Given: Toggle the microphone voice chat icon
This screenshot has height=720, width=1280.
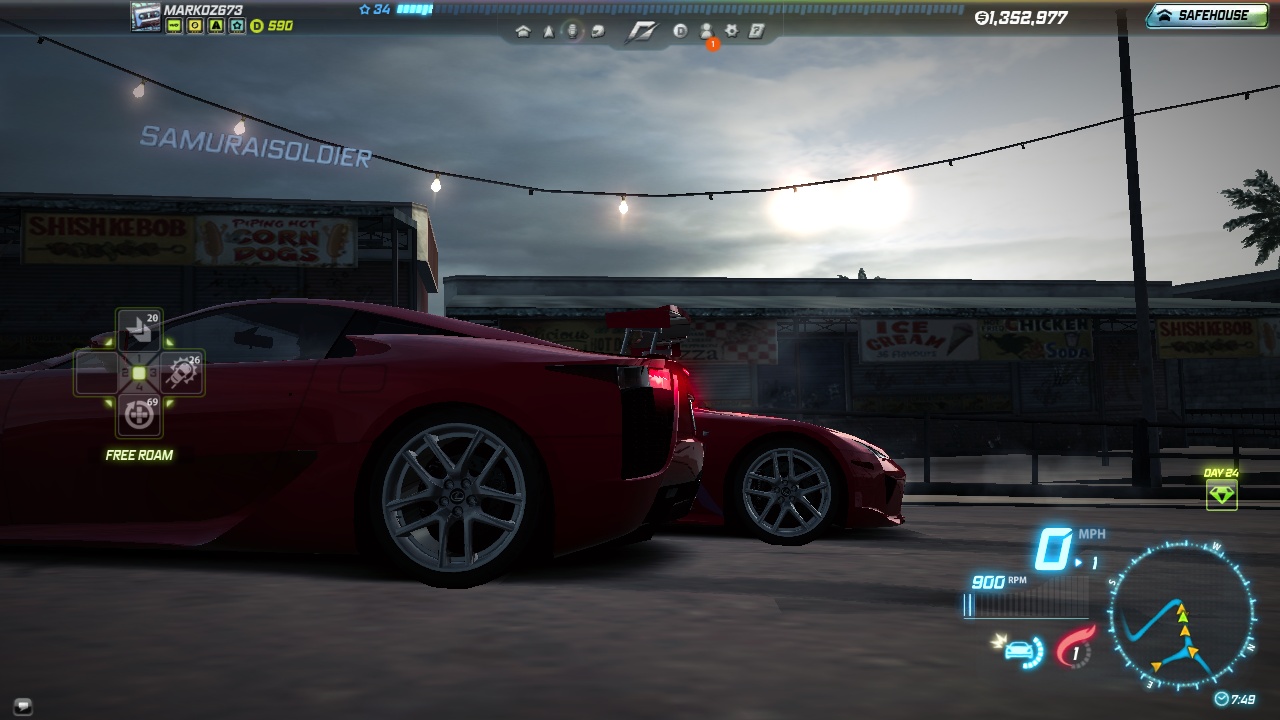Looking at the screenshot, I should tap(573, 31).
